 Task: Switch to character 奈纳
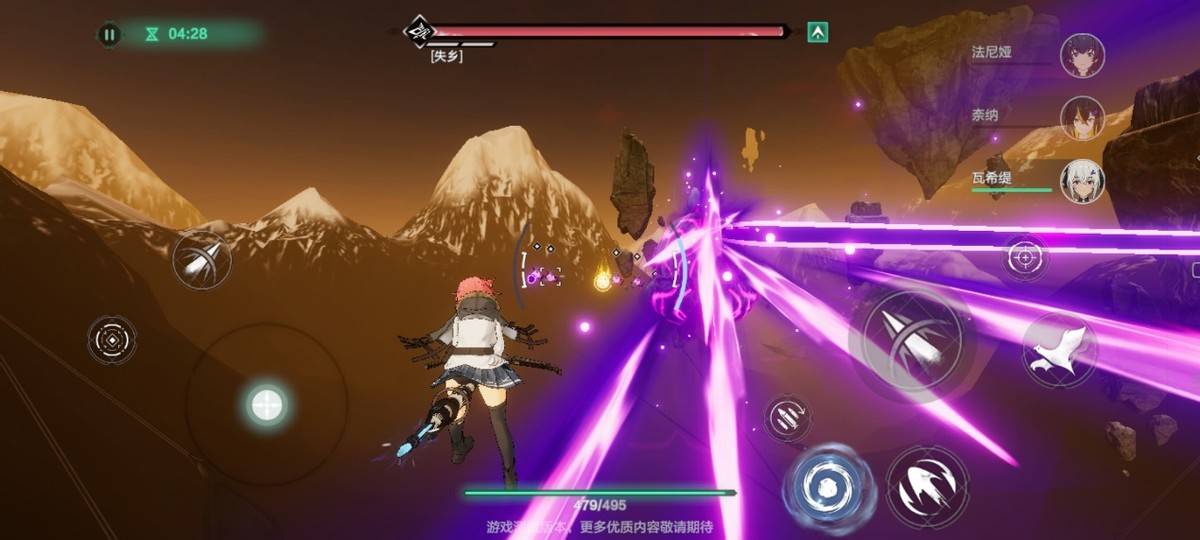coord(1081,117)
